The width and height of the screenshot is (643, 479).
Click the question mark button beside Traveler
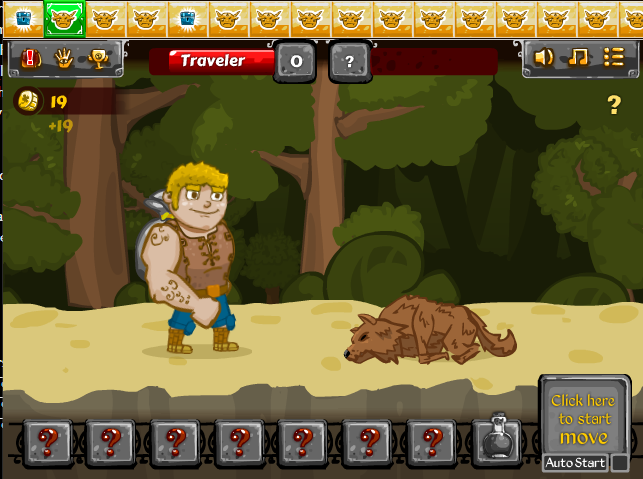coord(348,61)
